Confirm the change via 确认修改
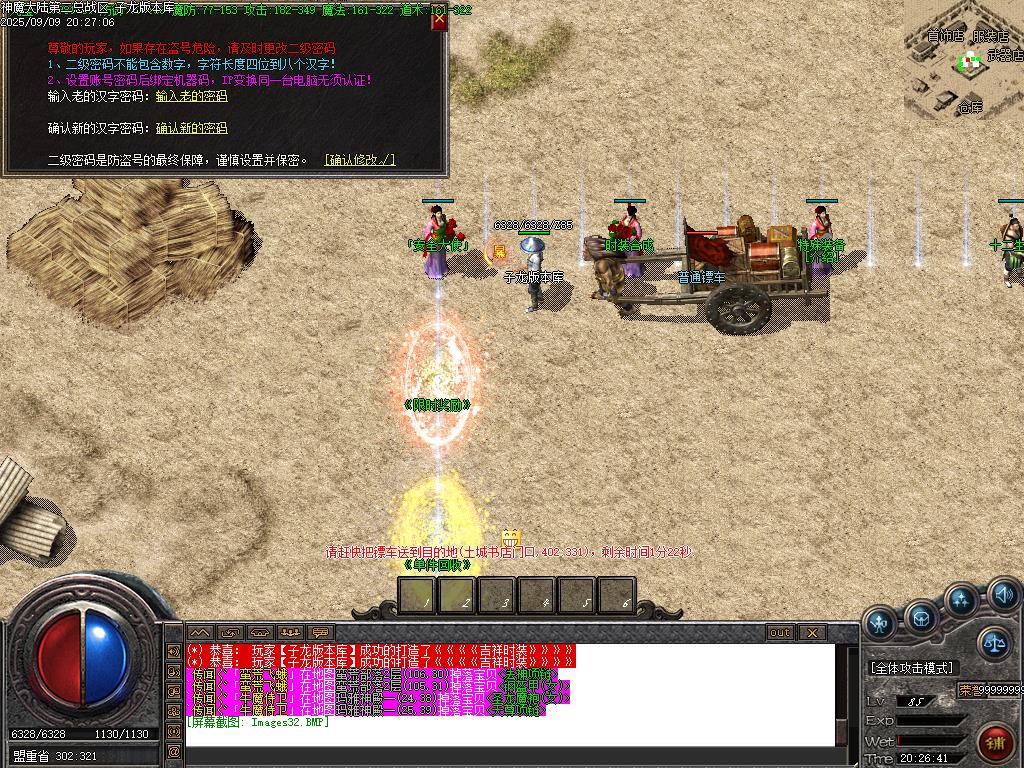This screenshot has height=768, width=1024. coord(360,160)
